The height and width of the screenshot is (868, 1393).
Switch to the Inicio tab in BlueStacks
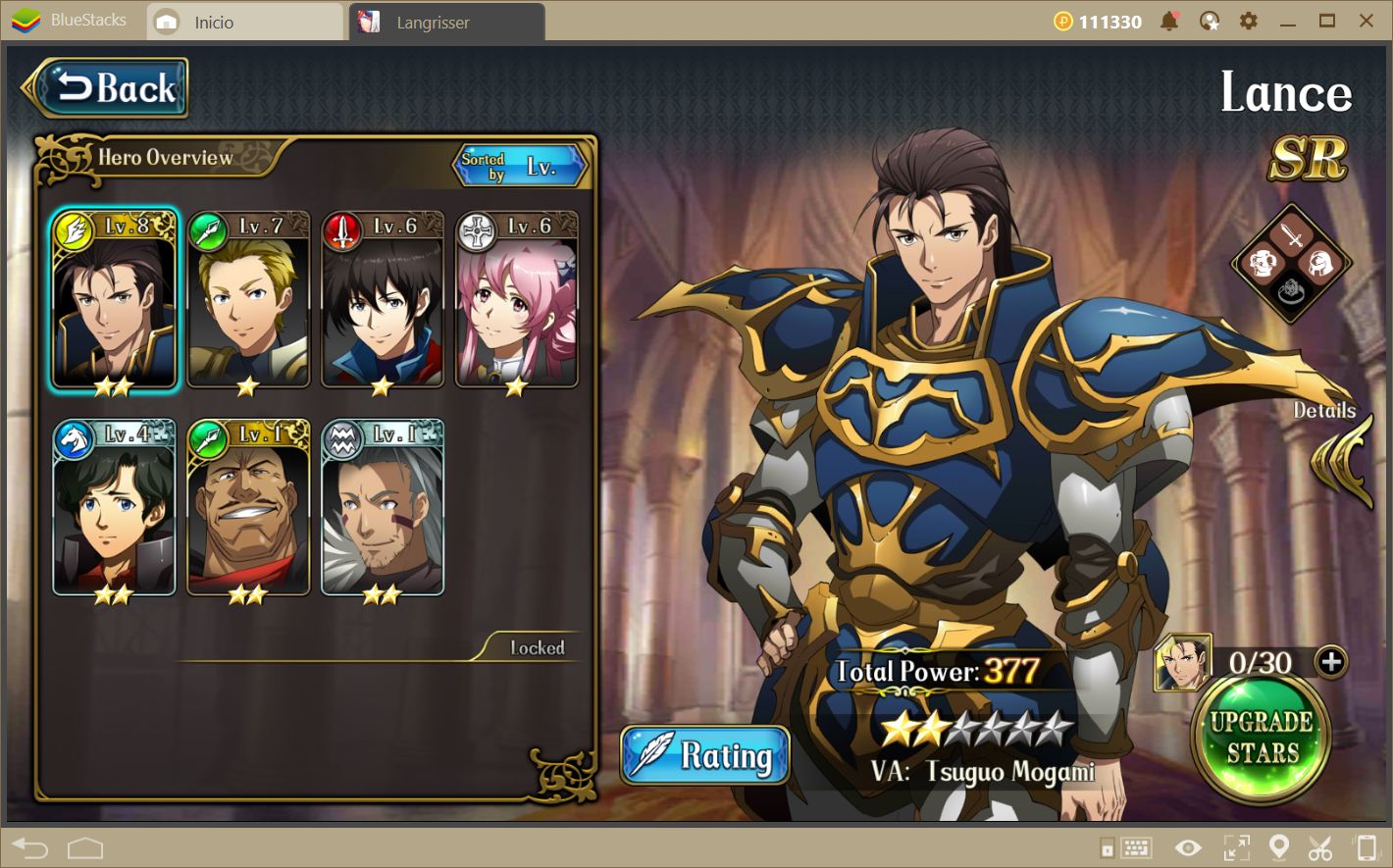tap(213, 22)
